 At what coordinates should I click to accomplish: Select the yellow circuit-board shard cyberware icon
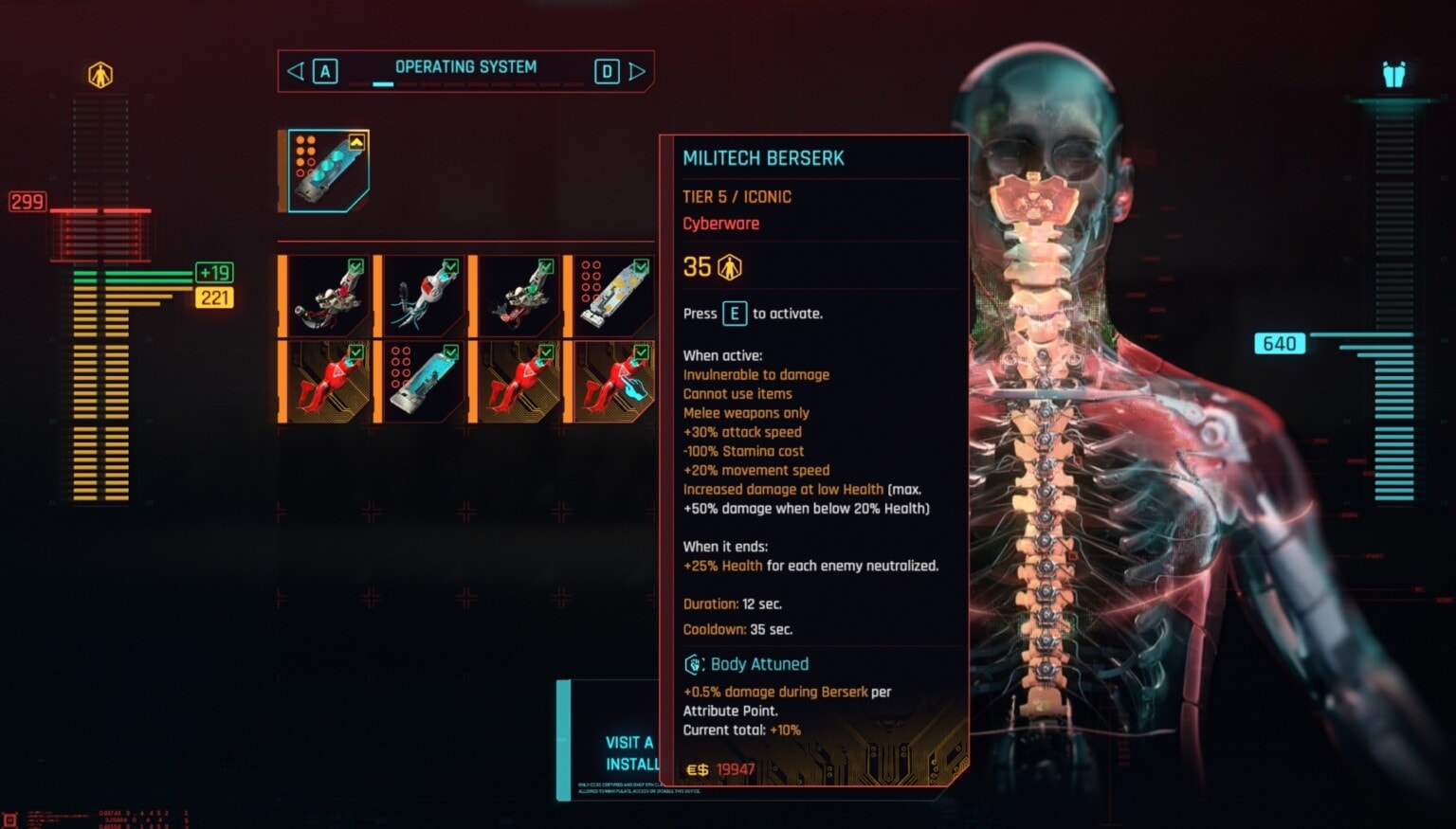(x=614, y=294)
